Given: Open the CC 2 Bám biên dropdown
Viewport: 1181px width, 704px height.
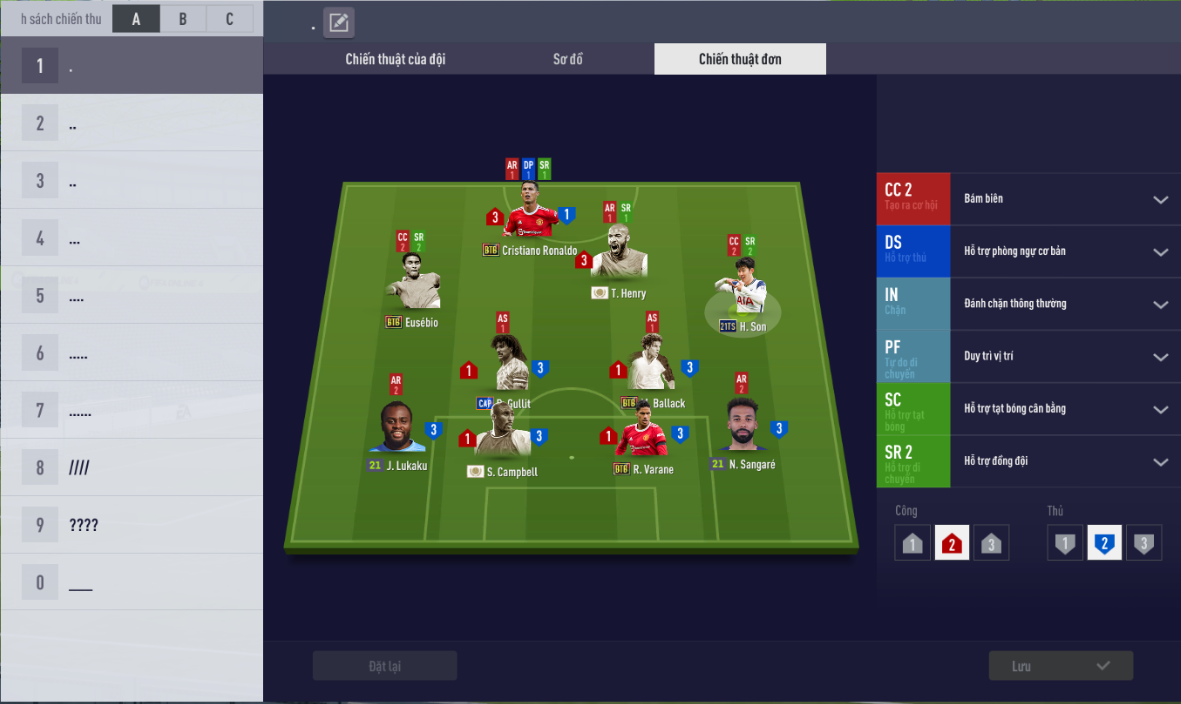Looking at the screenshot, I should pyautogui.click(x=1160, y=199).
